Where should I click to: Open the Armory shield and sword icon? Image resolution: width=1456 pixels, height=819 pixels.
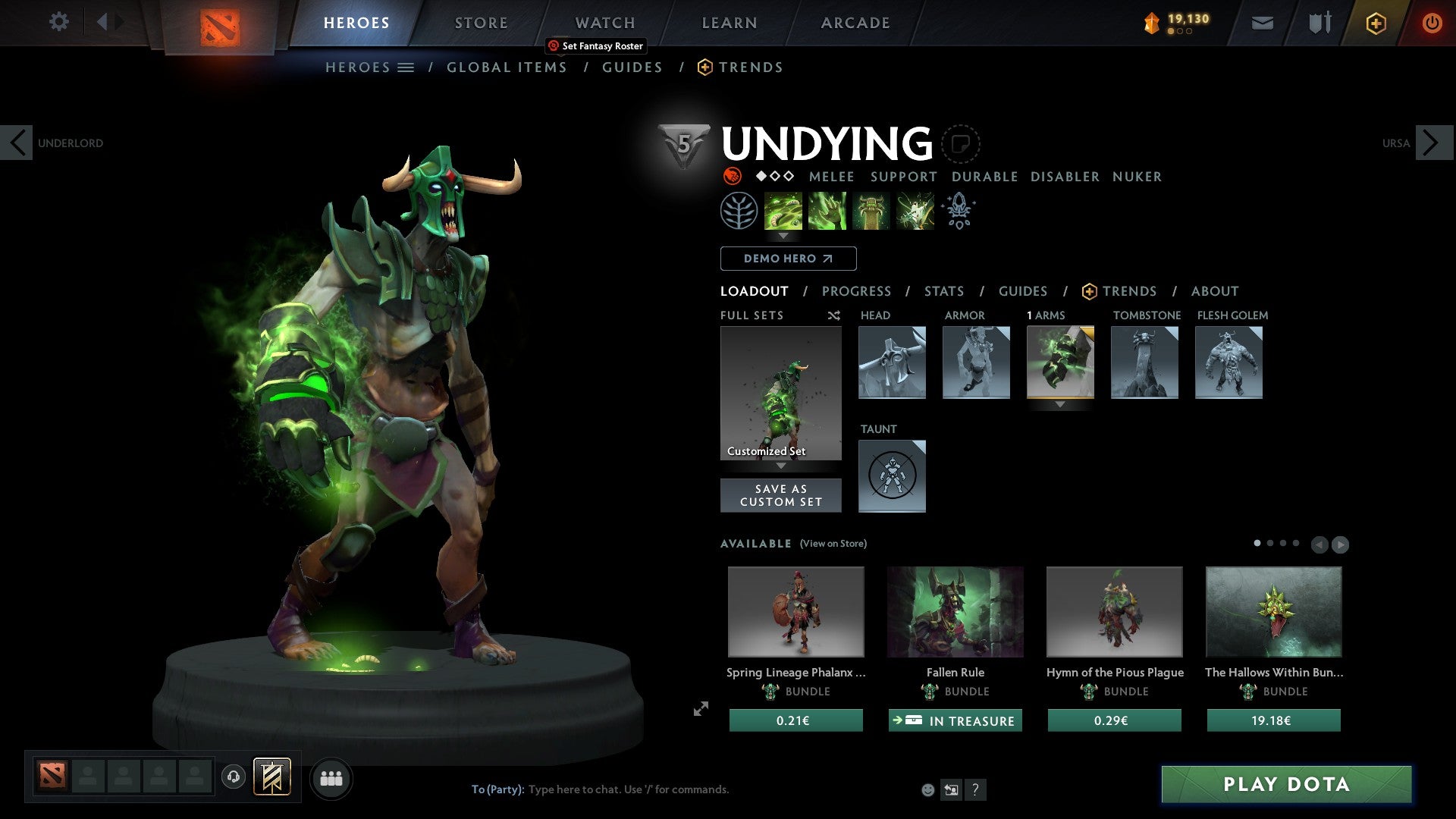[x=1319, y=23]
